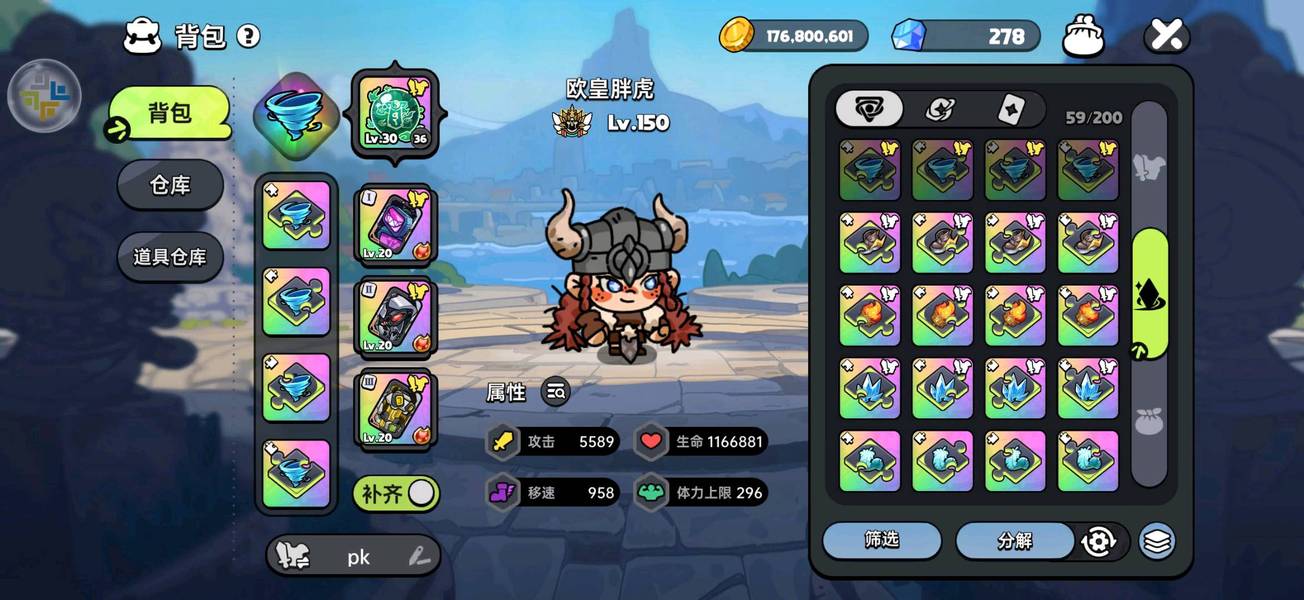Open the 筛选 filter button
Image resolution: width=1304 pixels, height=600 pixels.
(x=881, y=540)
